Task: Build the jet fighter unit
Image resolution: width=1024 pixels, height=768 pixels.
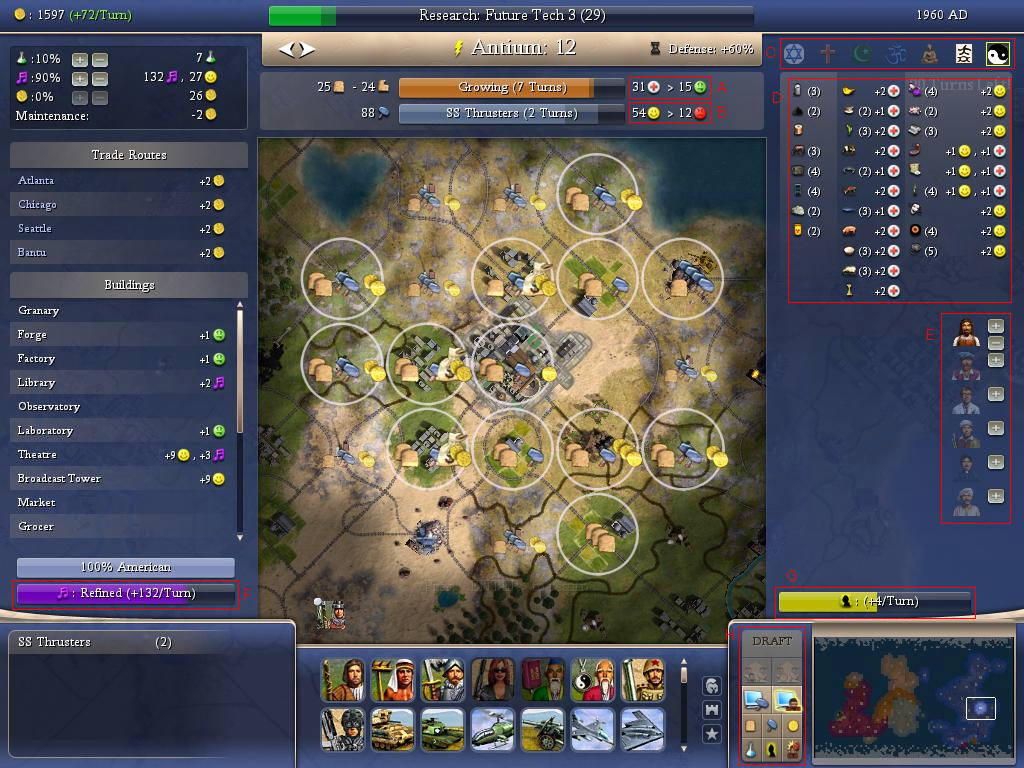Action: pos(591,730)
